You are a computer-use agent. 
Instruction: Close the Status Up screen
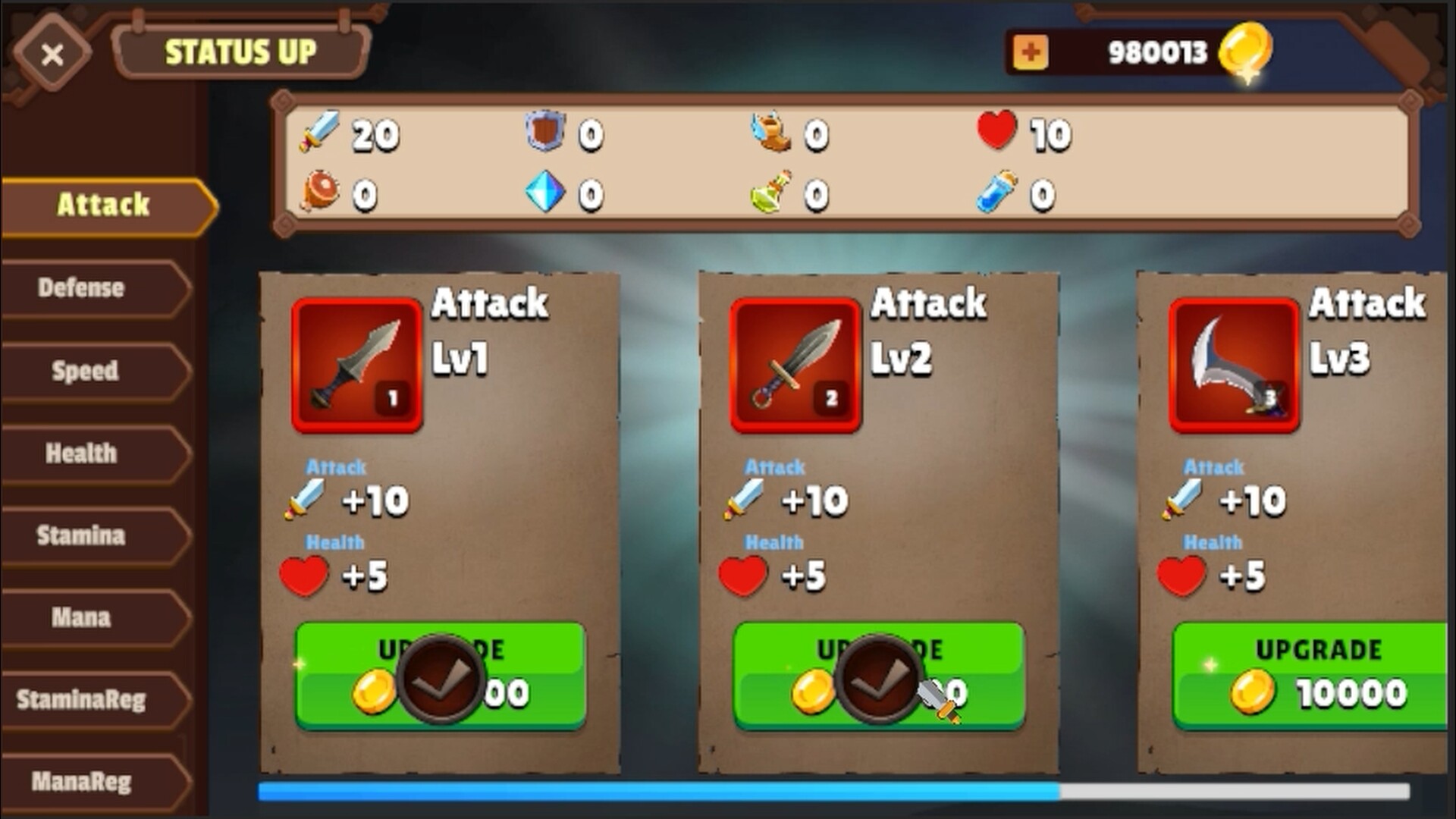[52, 53]
